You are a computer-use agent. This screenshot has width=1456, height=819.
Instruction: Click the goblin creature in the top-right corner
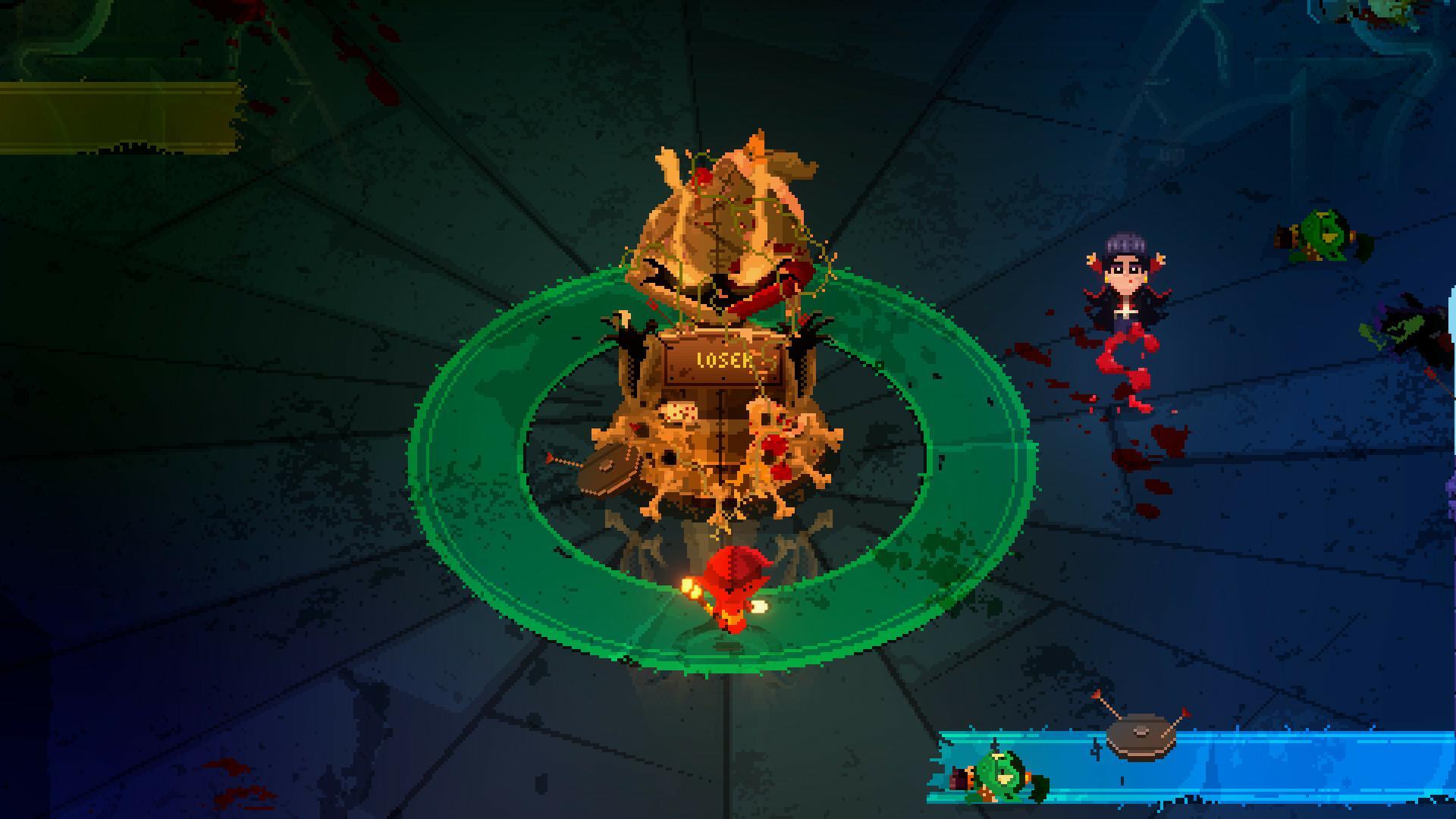pyautogui.click(x=1323, y=234)
